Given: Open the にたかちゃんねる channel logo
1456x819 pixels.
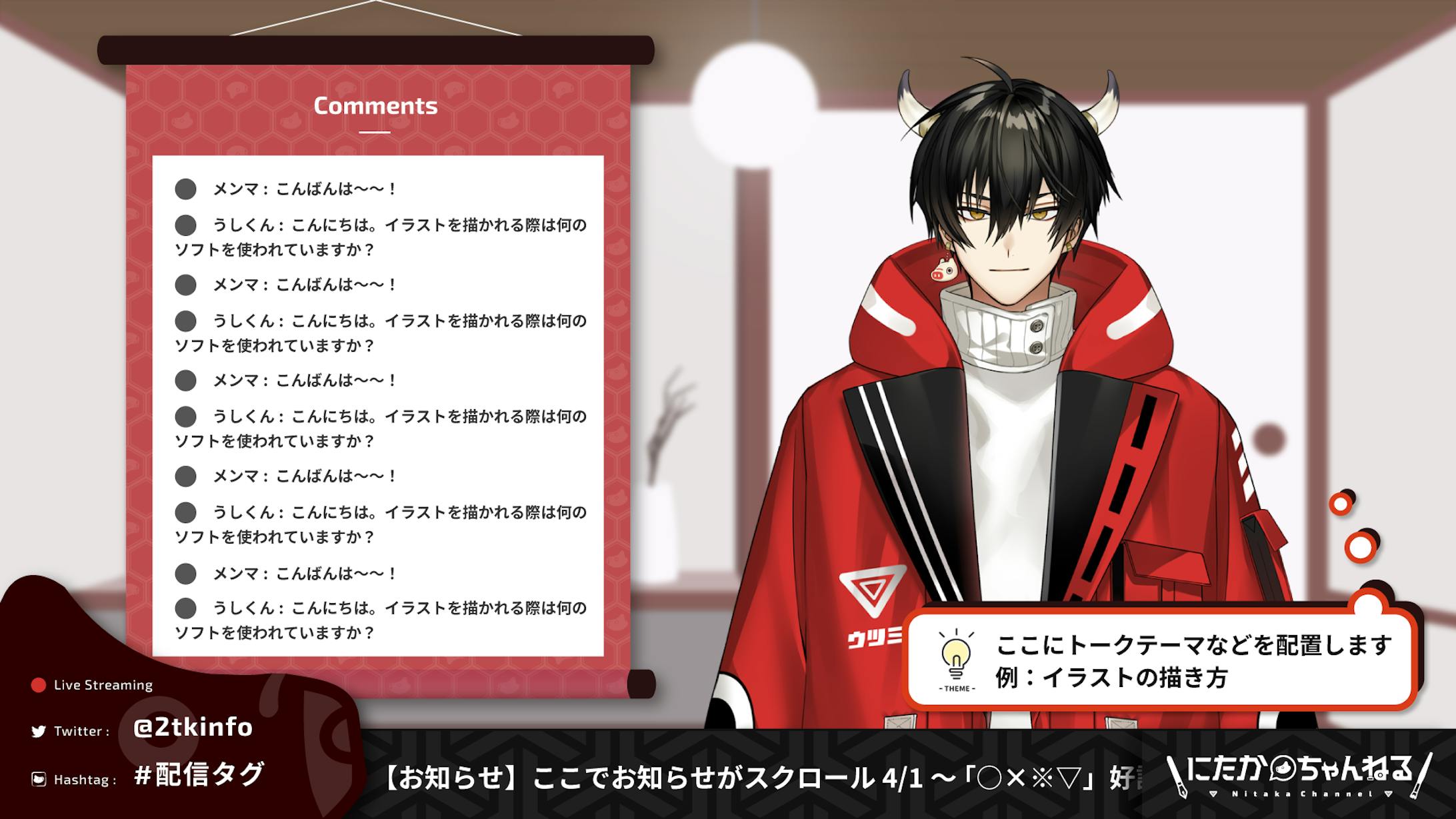Looking at the screenshot, I should pyautogui.click(x=1299, y=774).
